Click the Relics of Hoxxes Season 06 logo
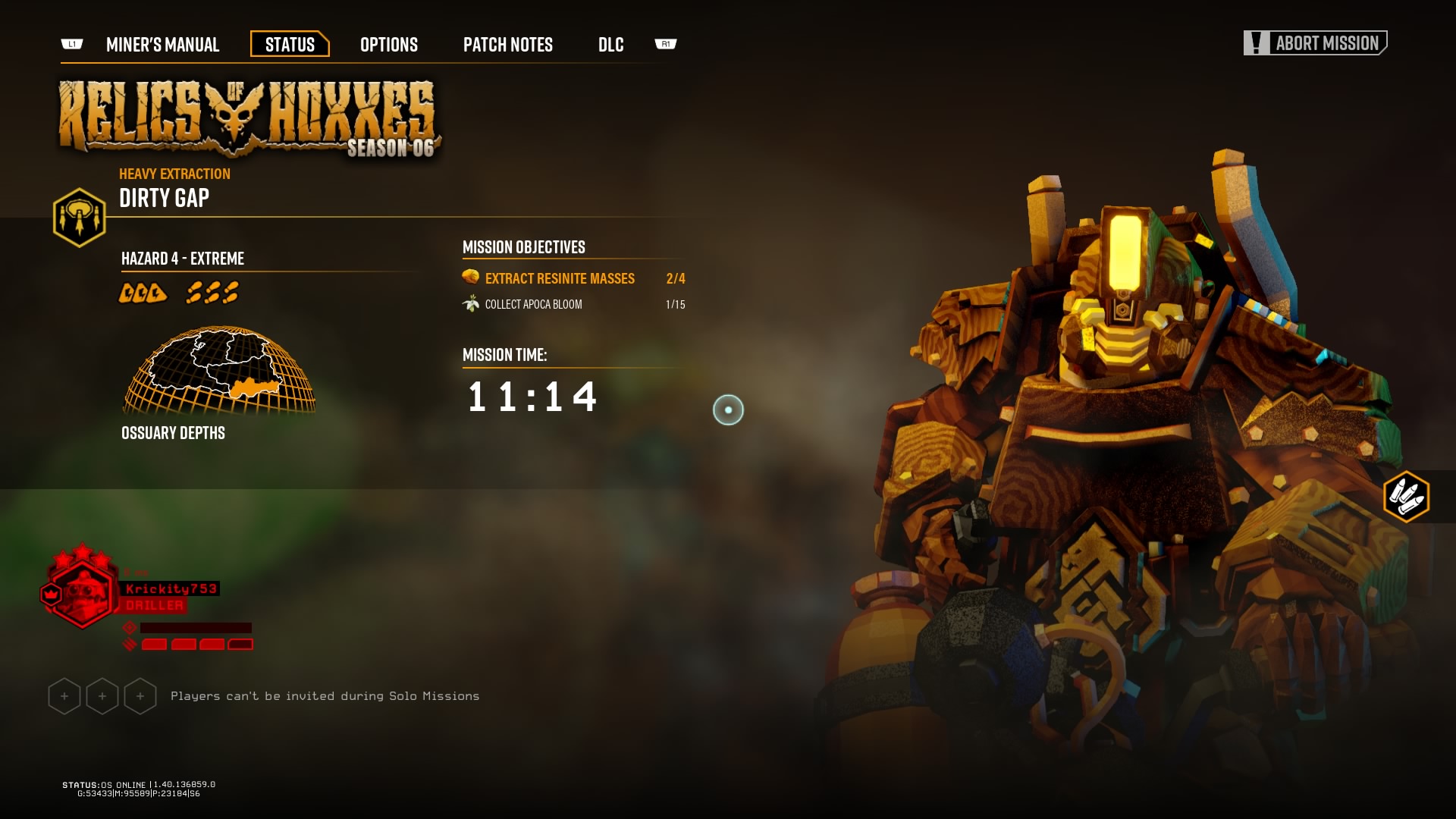1456x819 pixels. tap(249, 119)
